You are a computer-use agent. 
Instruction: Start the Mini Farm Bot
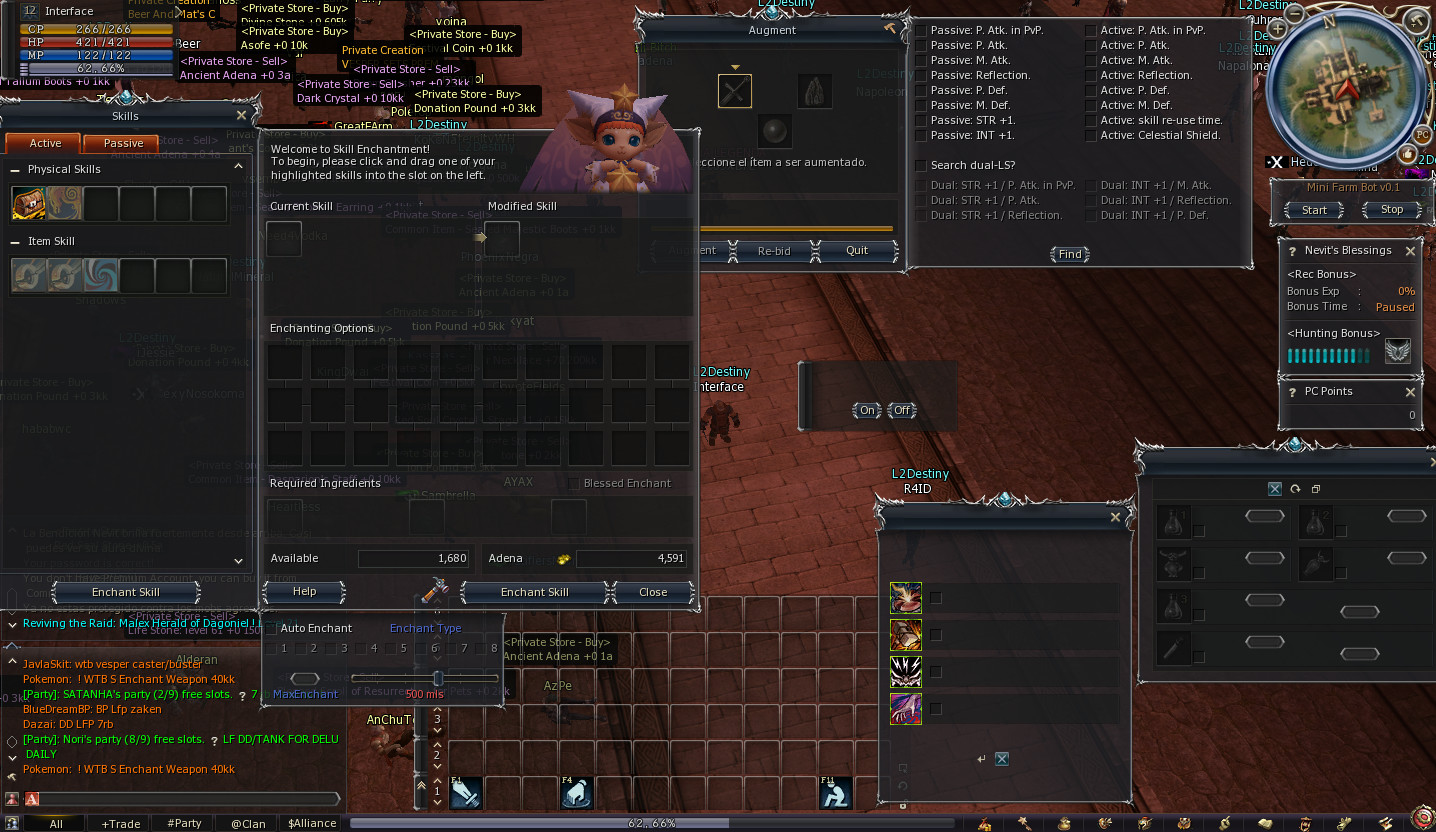point(1313,209)
